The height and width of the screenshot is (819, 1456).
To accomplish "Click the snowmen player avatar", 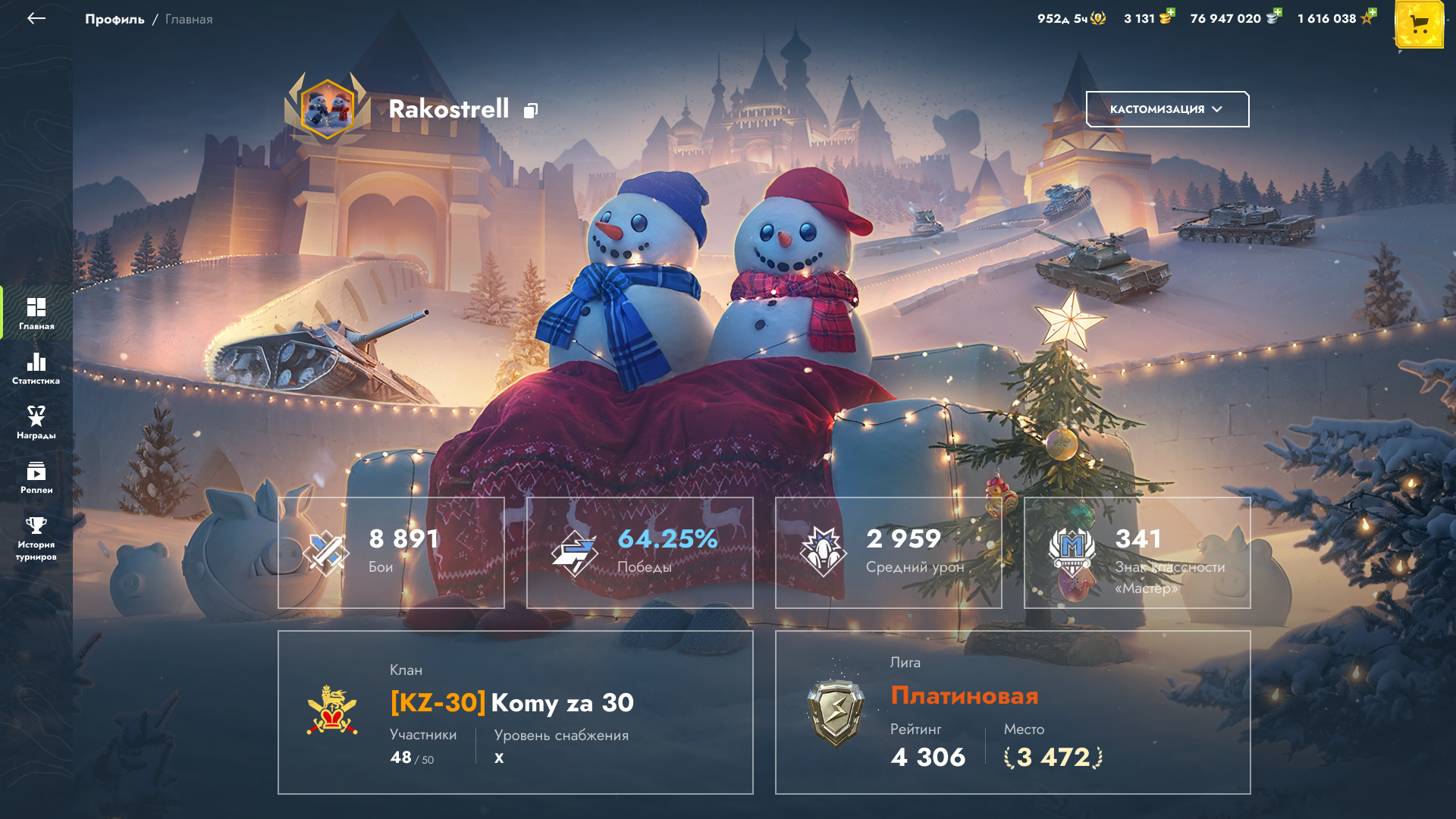I will tap(328, 109).
